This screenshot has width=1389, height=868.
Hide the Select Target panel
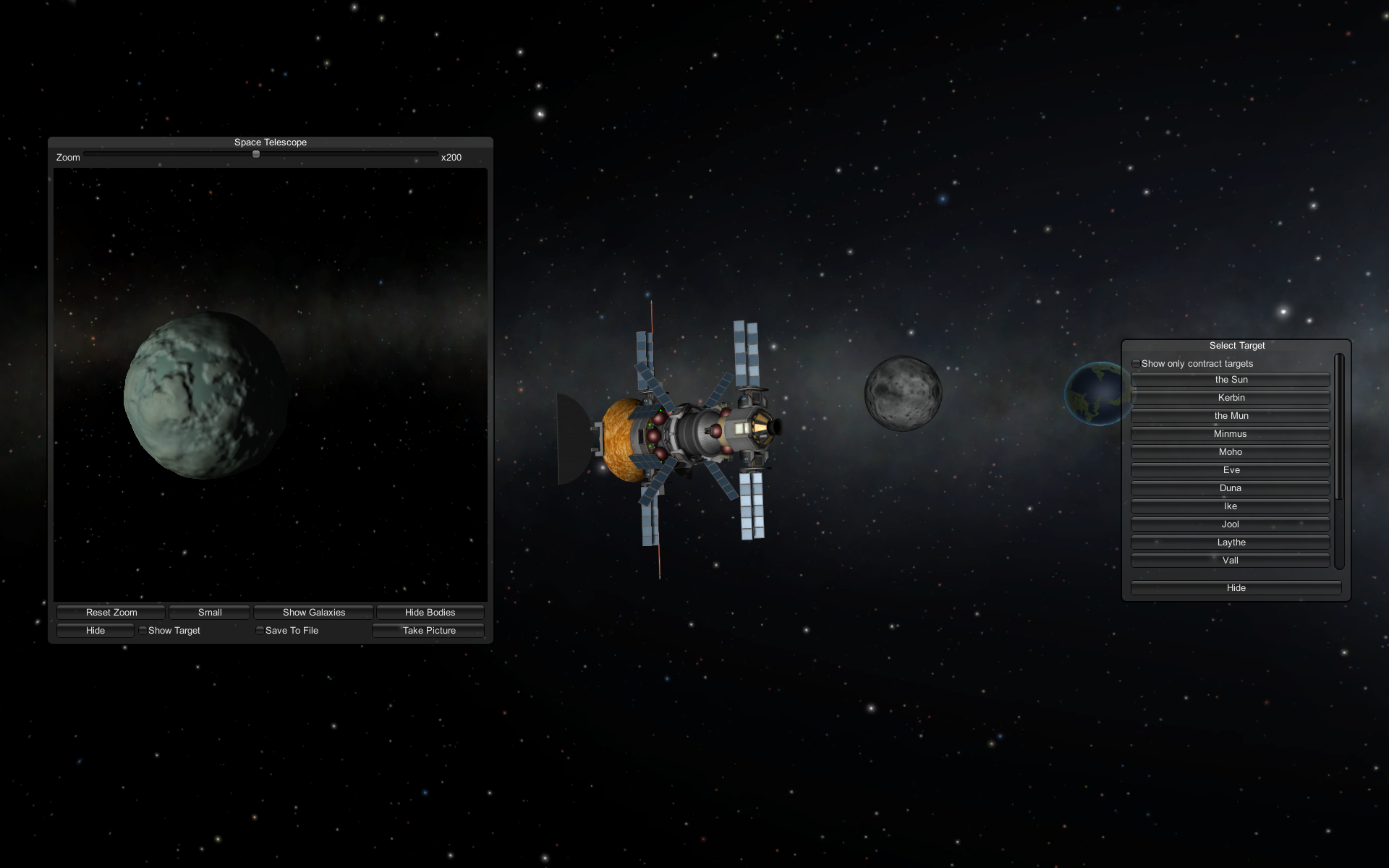1236,588
